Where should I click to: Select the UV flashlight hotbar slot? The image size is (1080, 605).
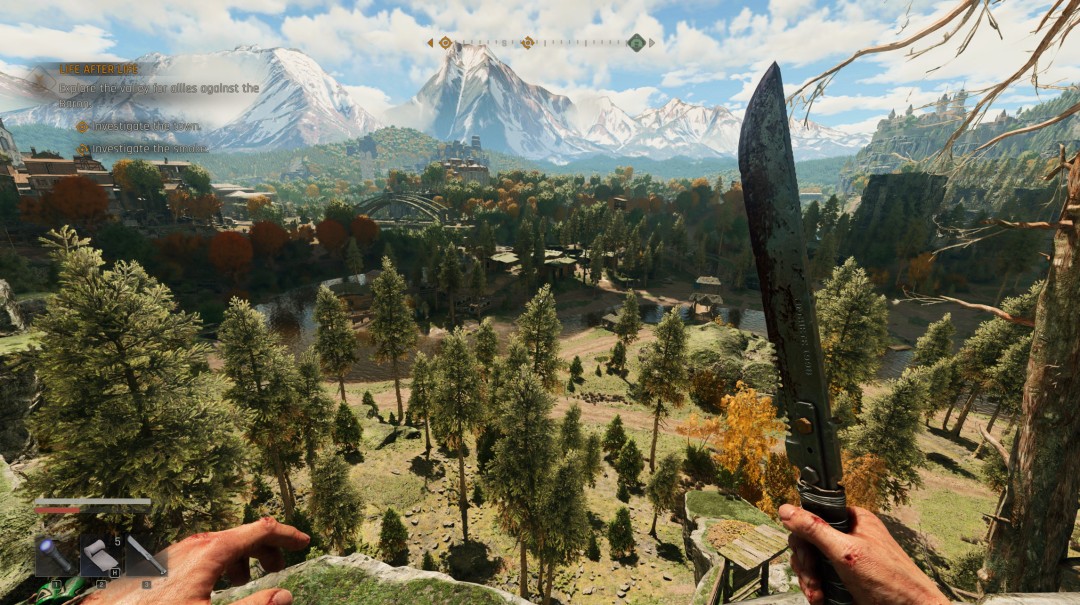(53, 556)
